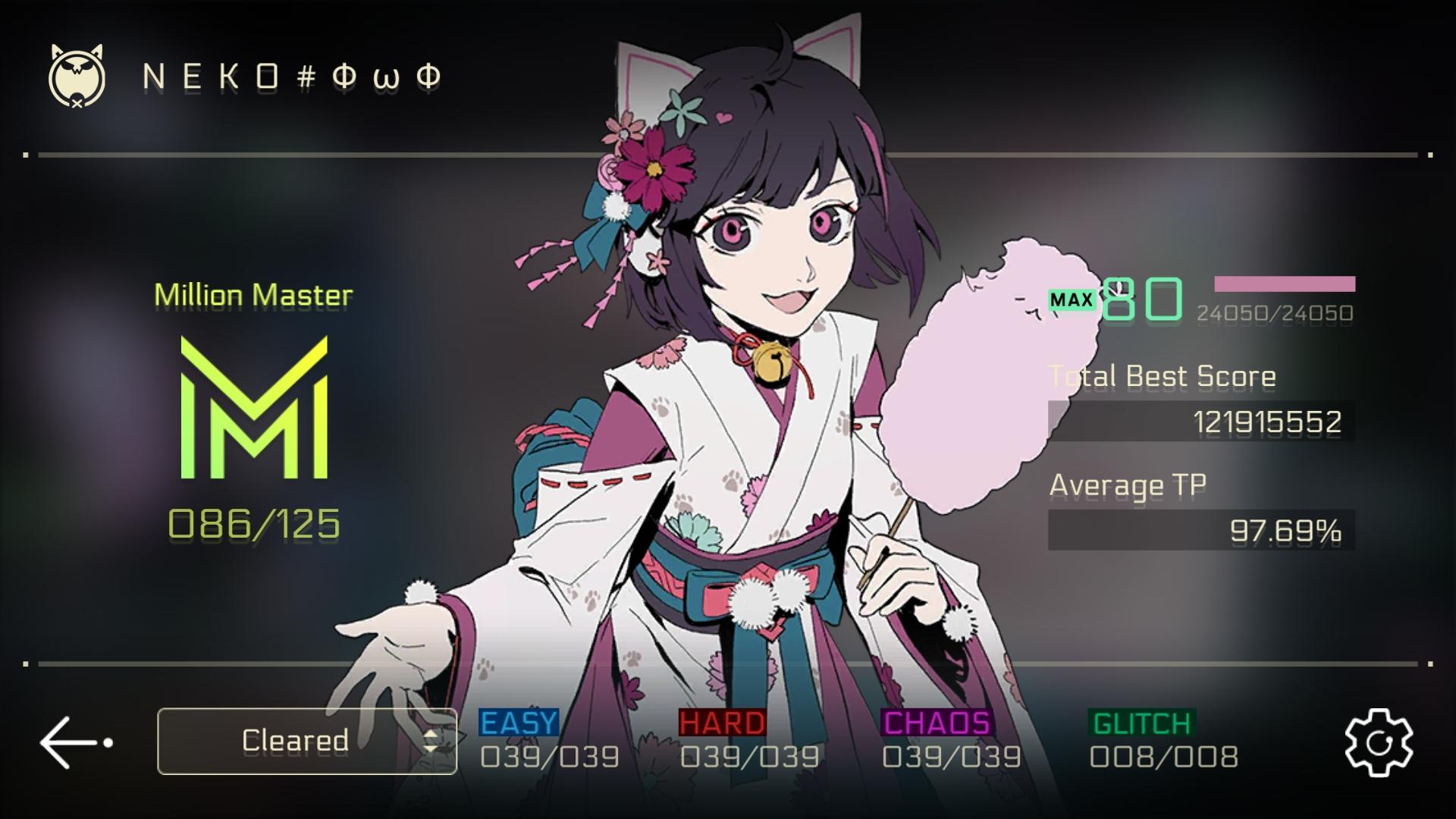Screen dimensions: 1456x819
Task: Open the Cleared filter dropdown
Action: (x=306, y=741)
